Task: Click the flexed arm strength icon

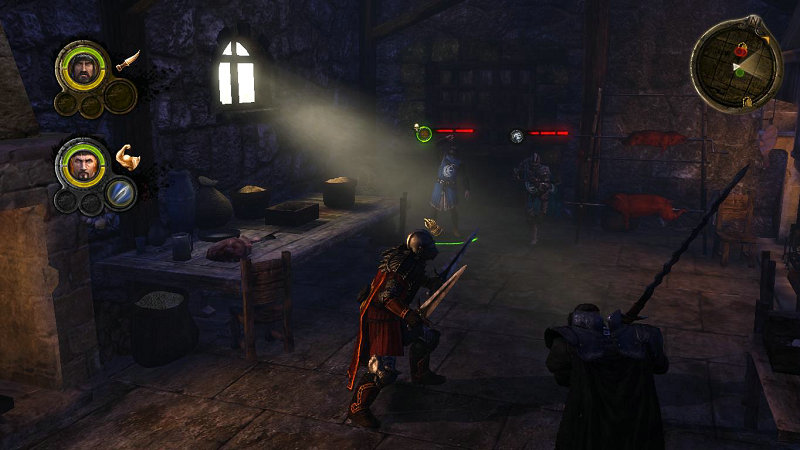Action: pos(126,156)
